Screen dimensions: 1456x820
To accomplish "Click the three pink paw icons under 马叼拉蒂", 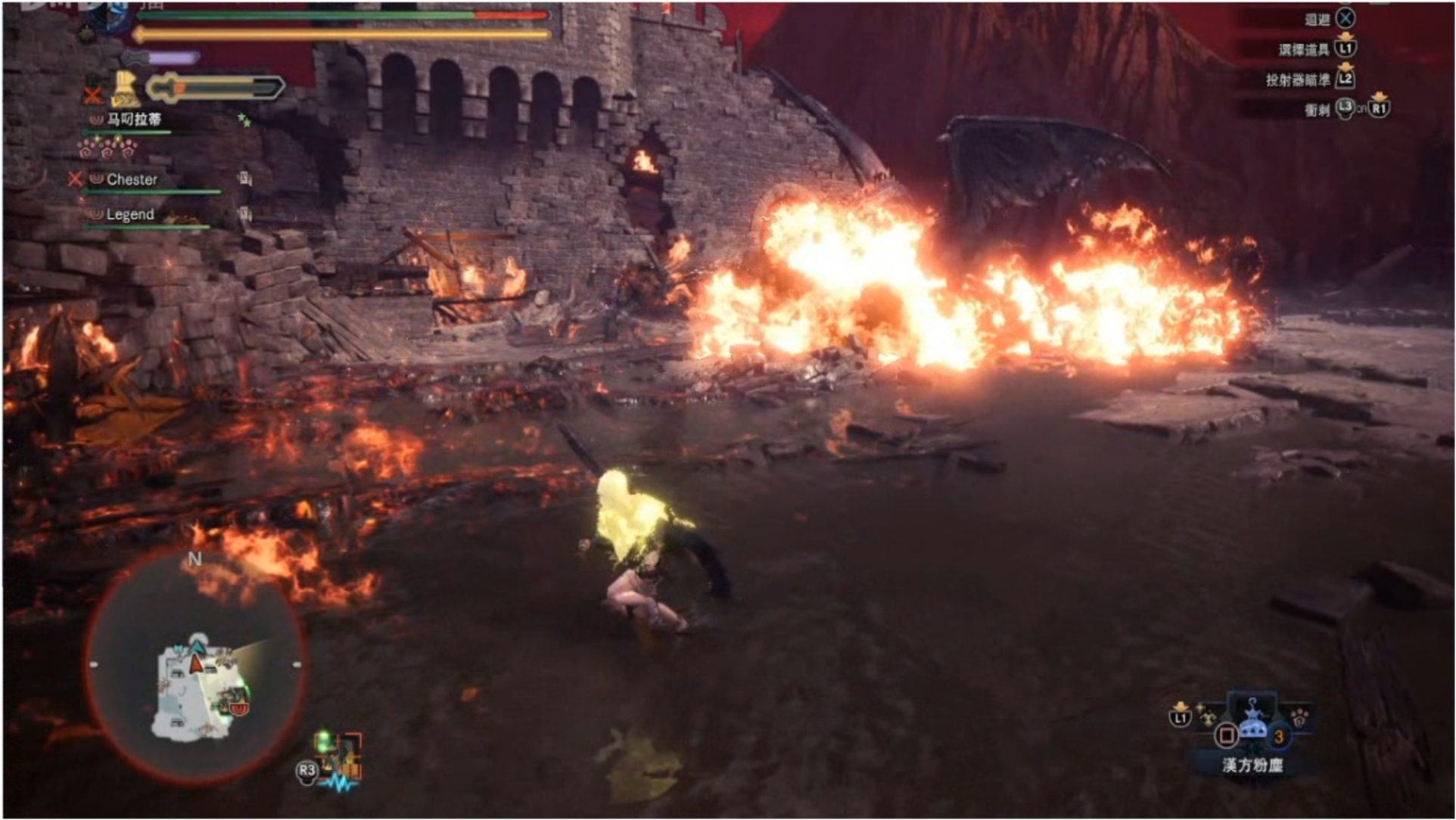I will click(107, 148).
